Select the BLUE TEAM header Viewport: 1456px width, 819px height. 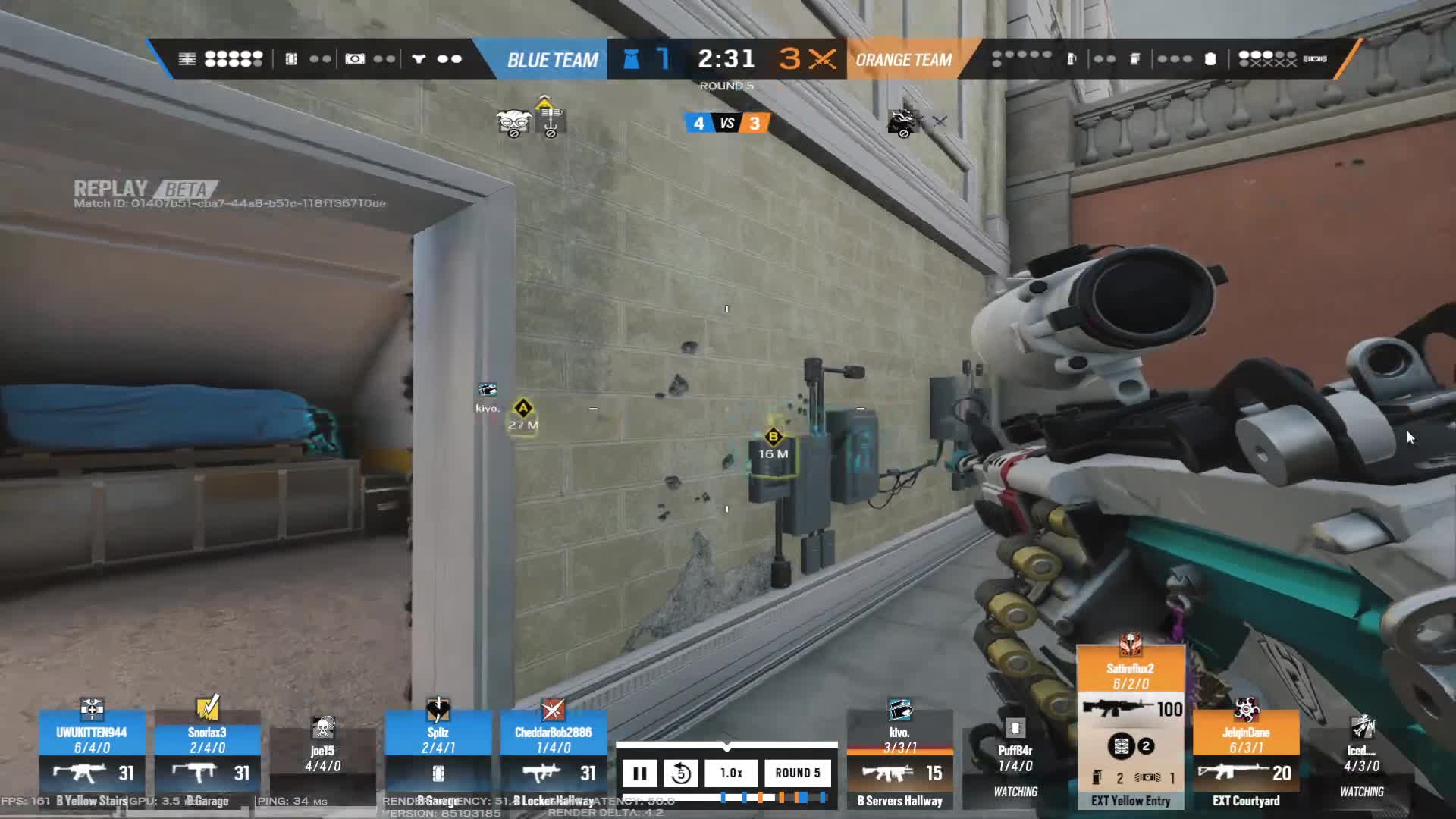[x=551, y=59]
